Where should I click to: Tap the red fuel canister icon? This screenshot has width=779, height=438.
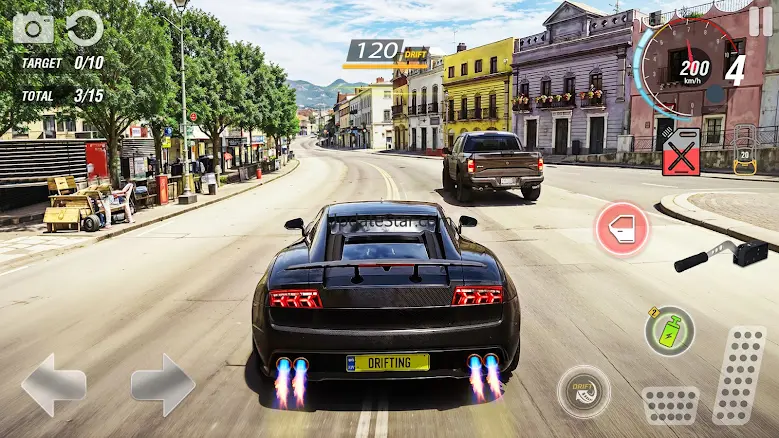pos(681,153)
